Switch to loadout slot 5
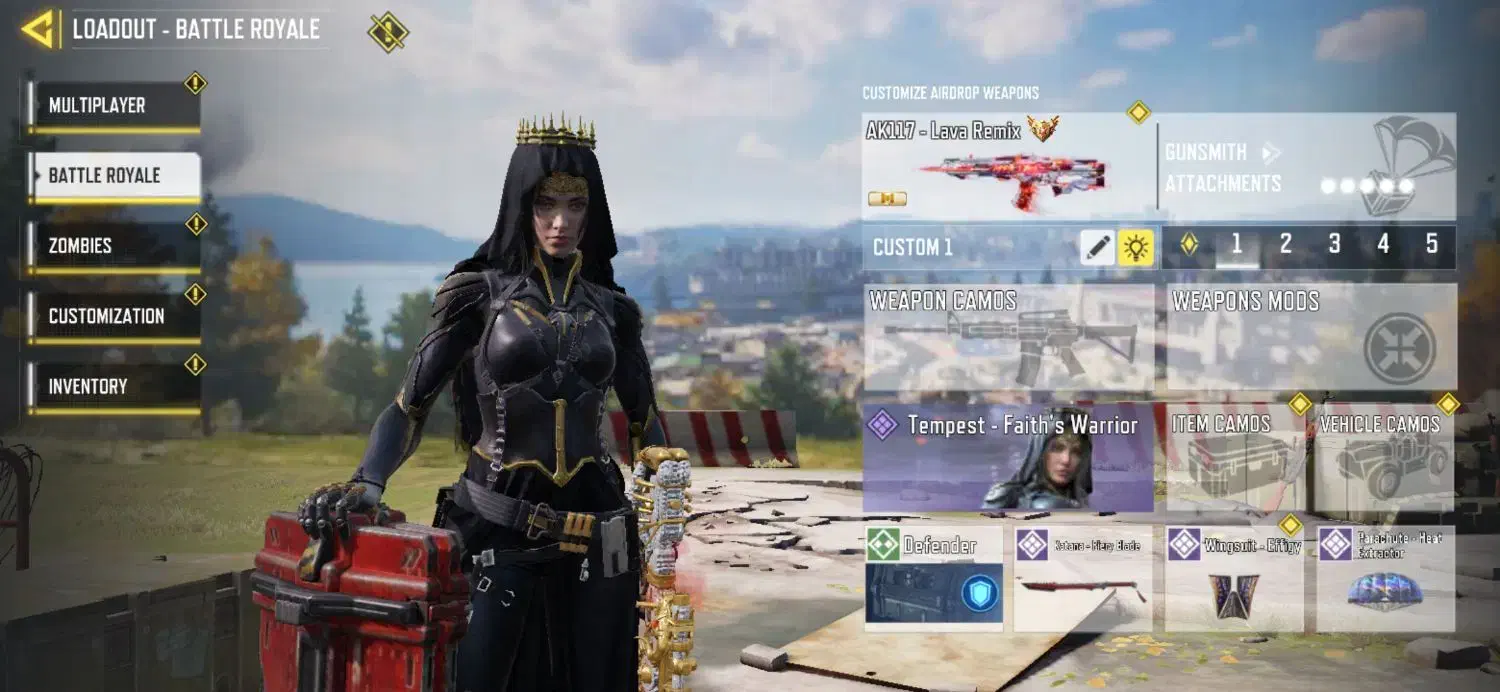Screen dimensions: 1500x692 coord(1432,245)
